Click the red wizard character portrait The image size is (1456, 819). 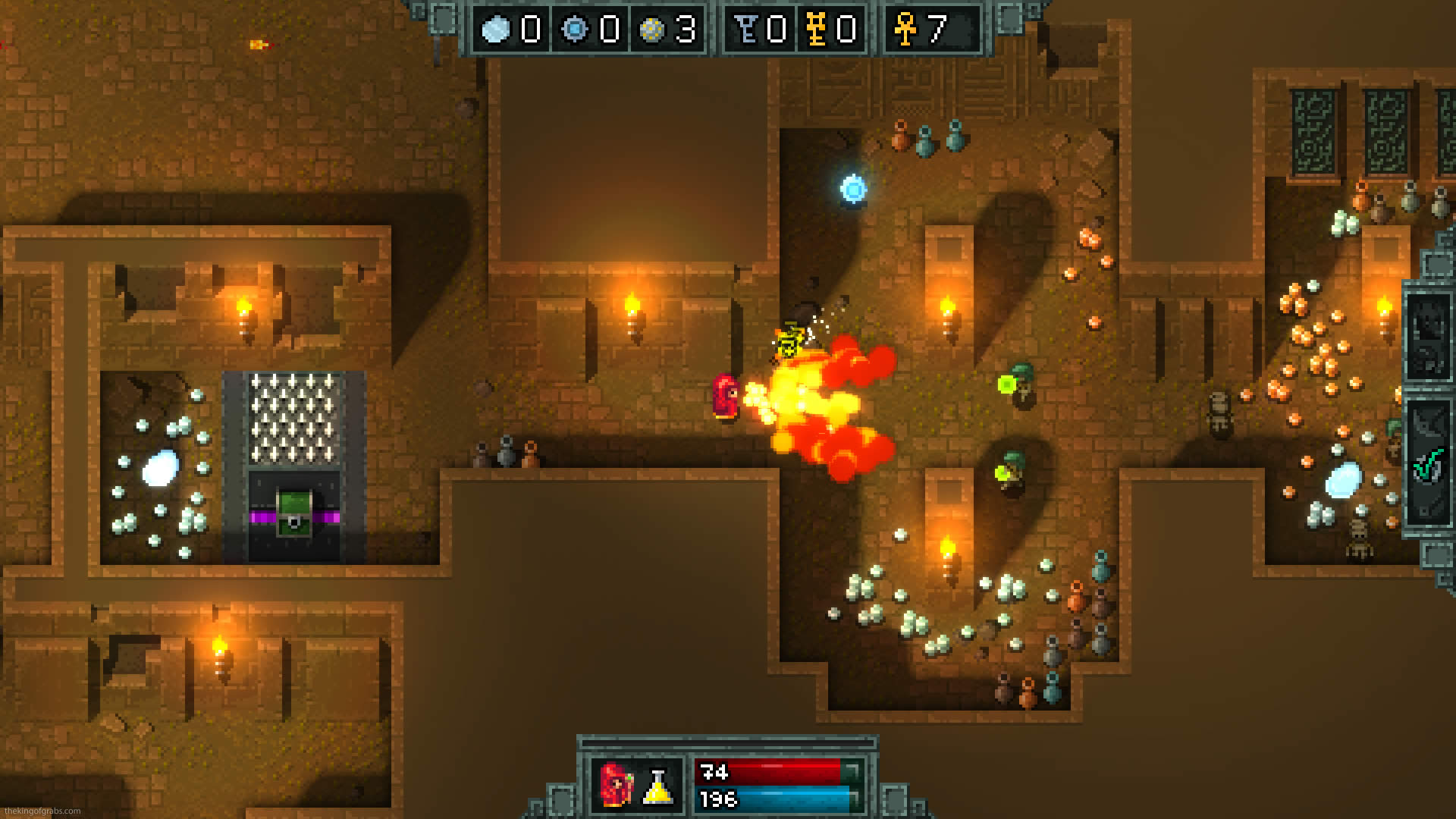click(616, 784)
